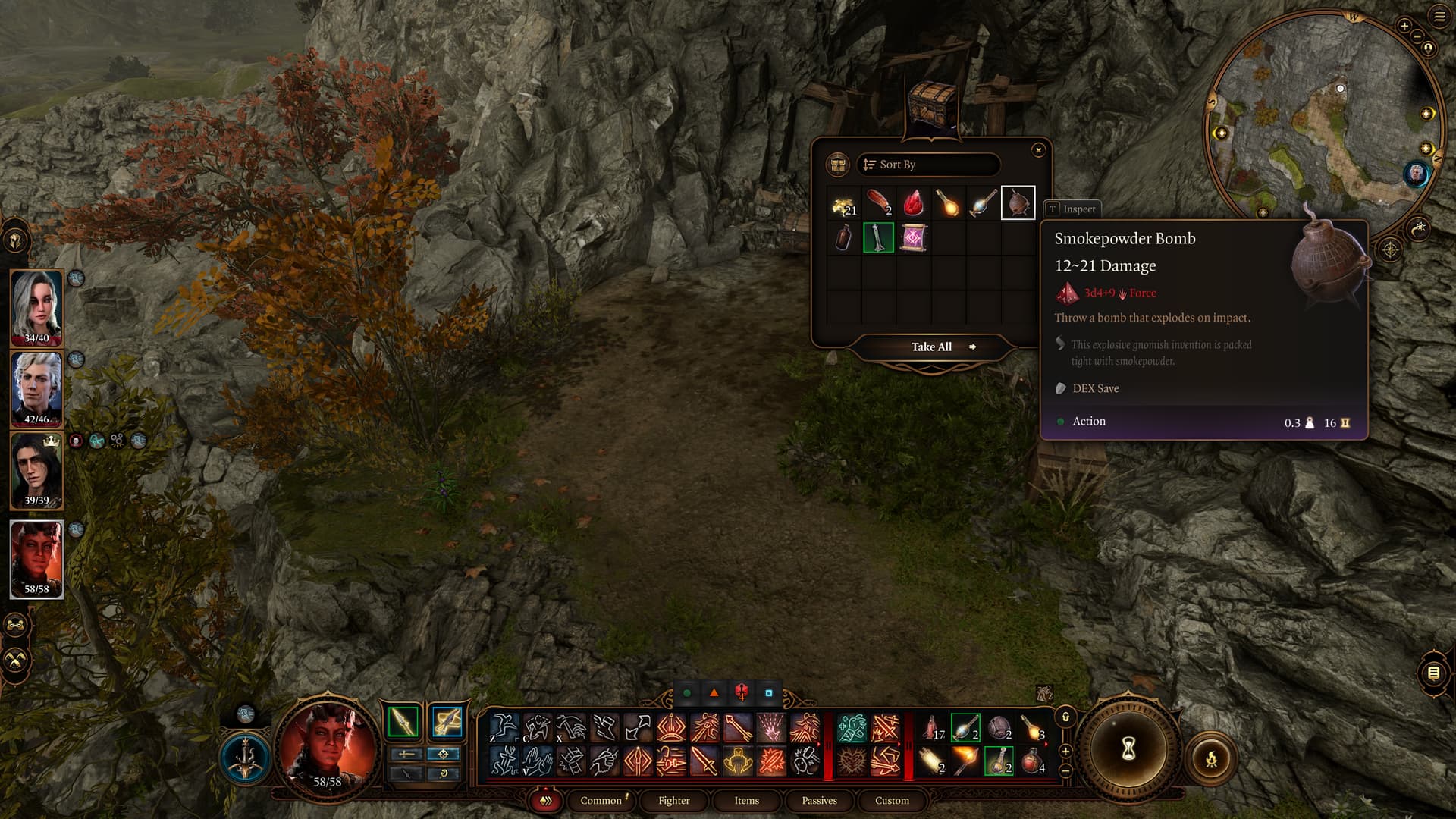Take the dark bottle from the chest
Image resolution: width=1456 pixels, height=819 pixels.
tap(843, 238)
